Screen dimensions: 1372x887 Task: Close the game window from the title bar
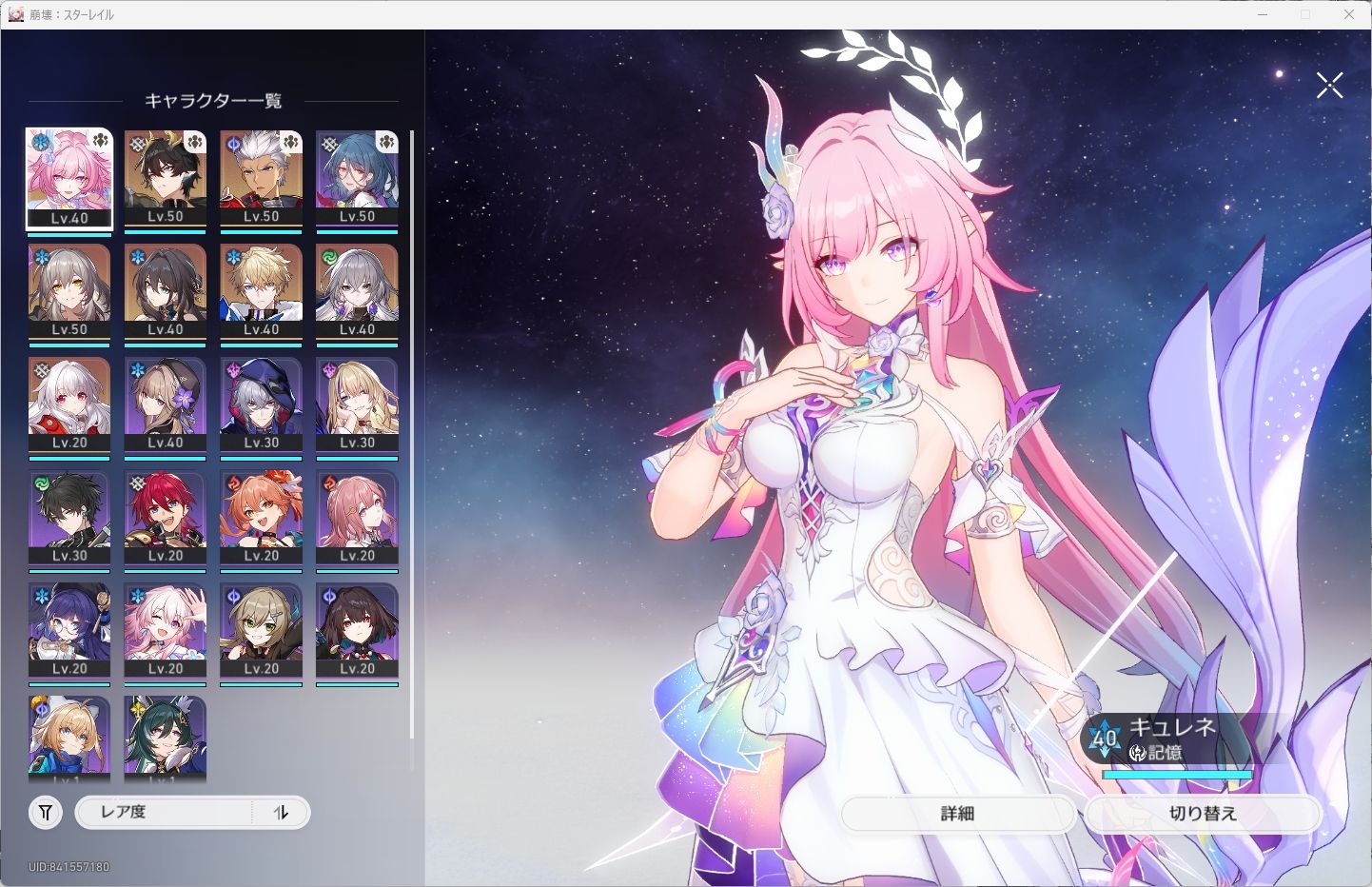pos(1349,14)
